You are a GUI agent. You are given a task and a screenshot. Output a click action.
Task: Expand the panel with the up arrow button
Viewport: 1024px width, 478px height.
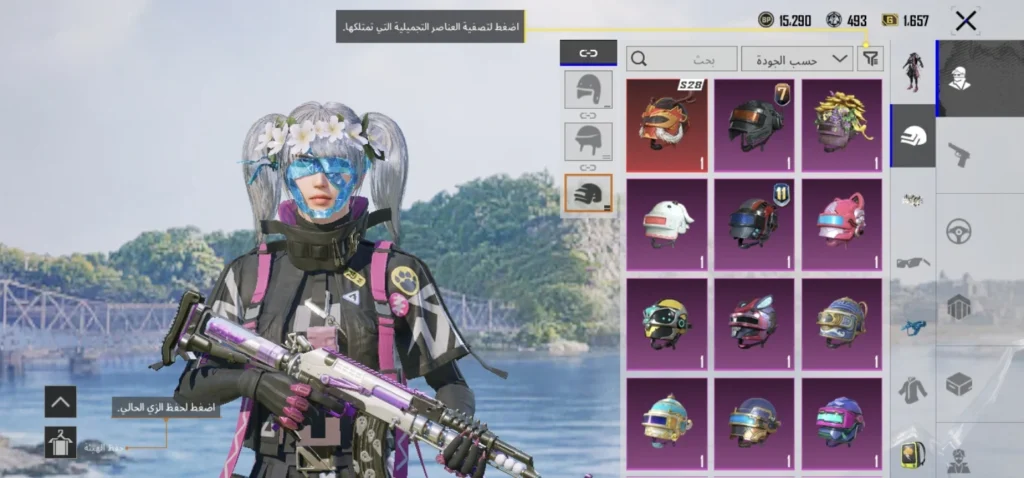[60, 402]
